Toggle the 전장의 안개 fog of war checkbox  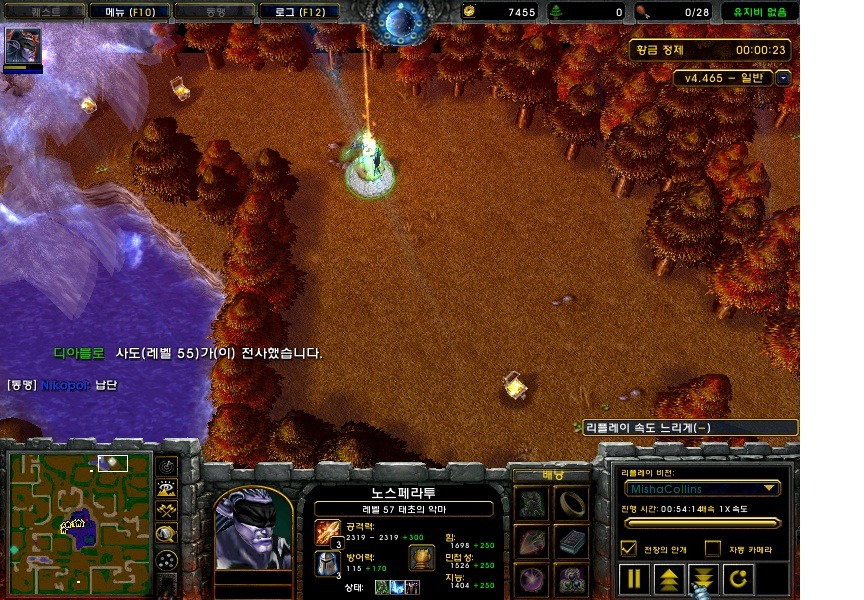[629, 548]
